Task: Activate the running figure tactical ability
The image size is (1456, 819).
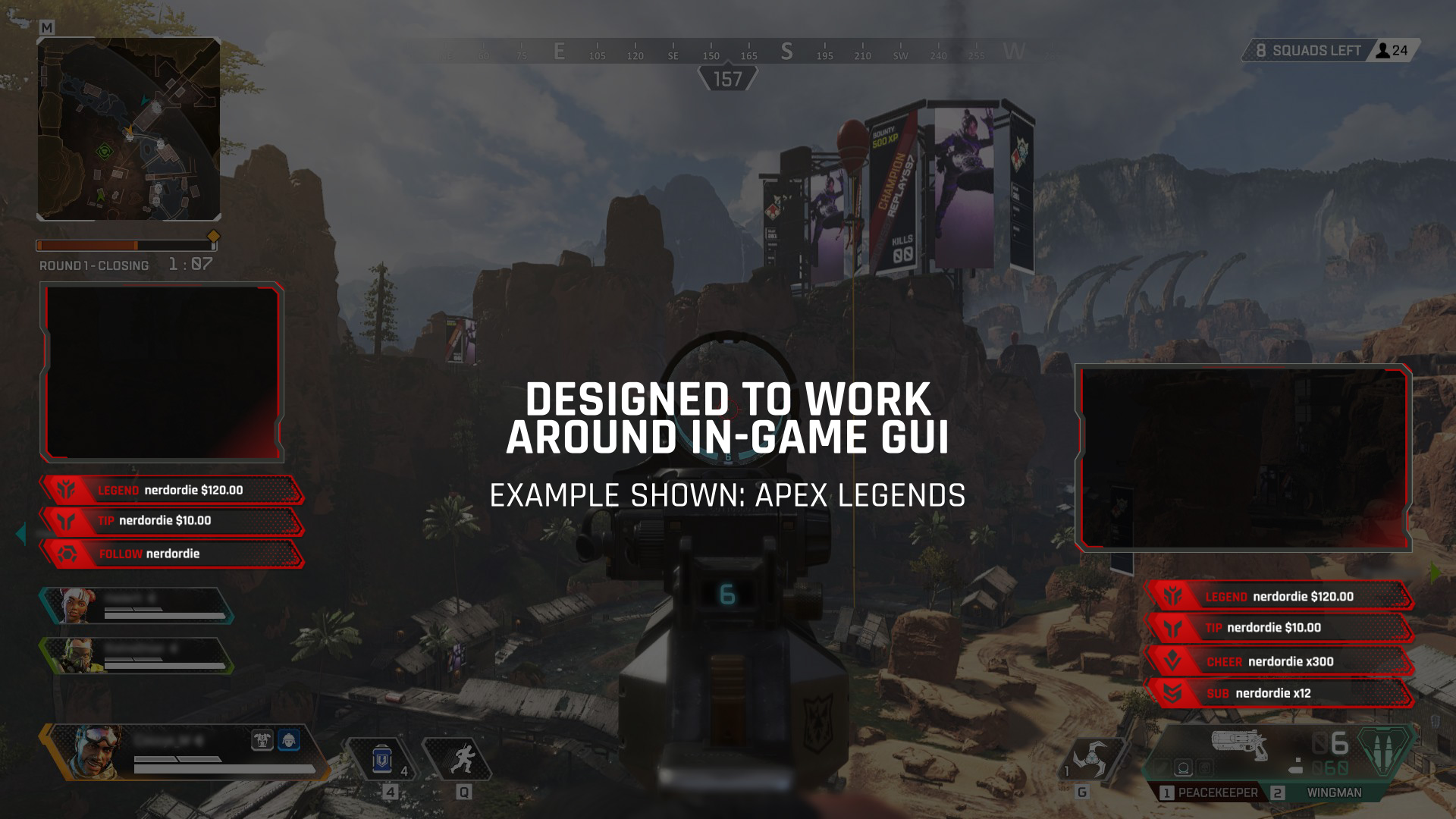Action: tap(460, 759)
